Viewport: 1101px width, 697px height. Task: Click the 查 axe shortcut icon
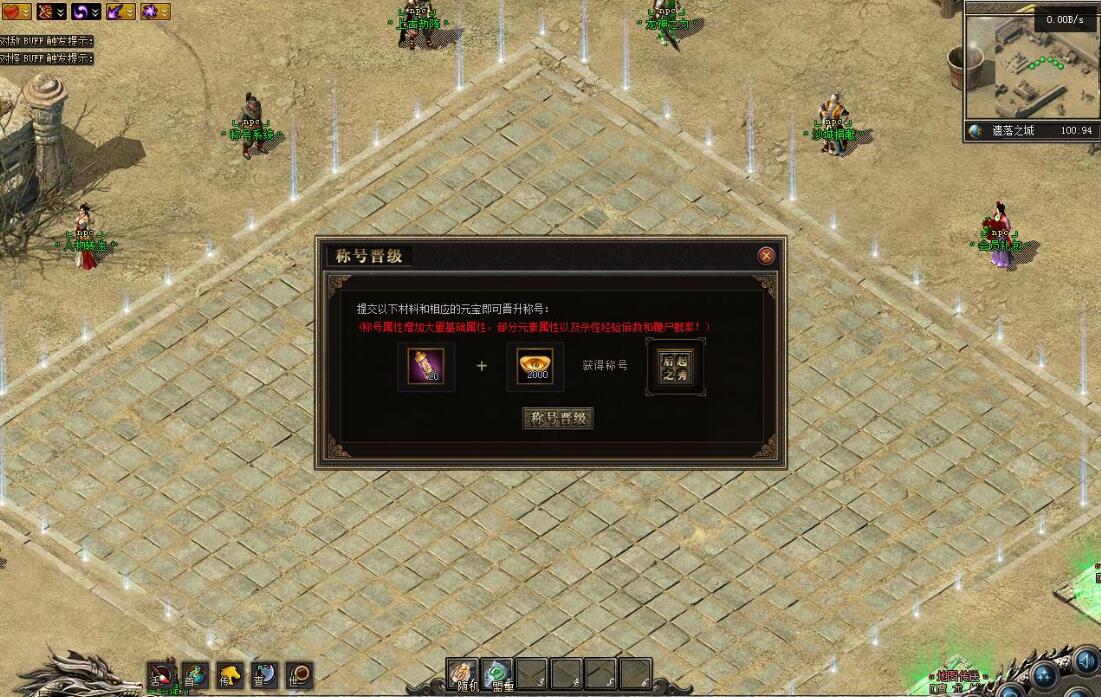265,675
